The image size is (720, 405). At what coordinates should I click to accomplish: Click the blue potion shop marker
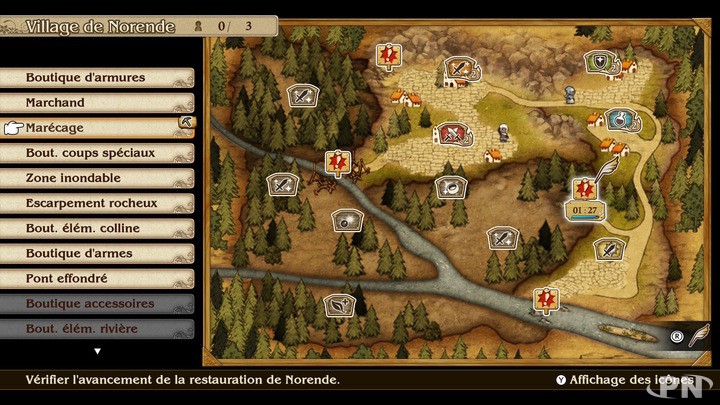621,120
